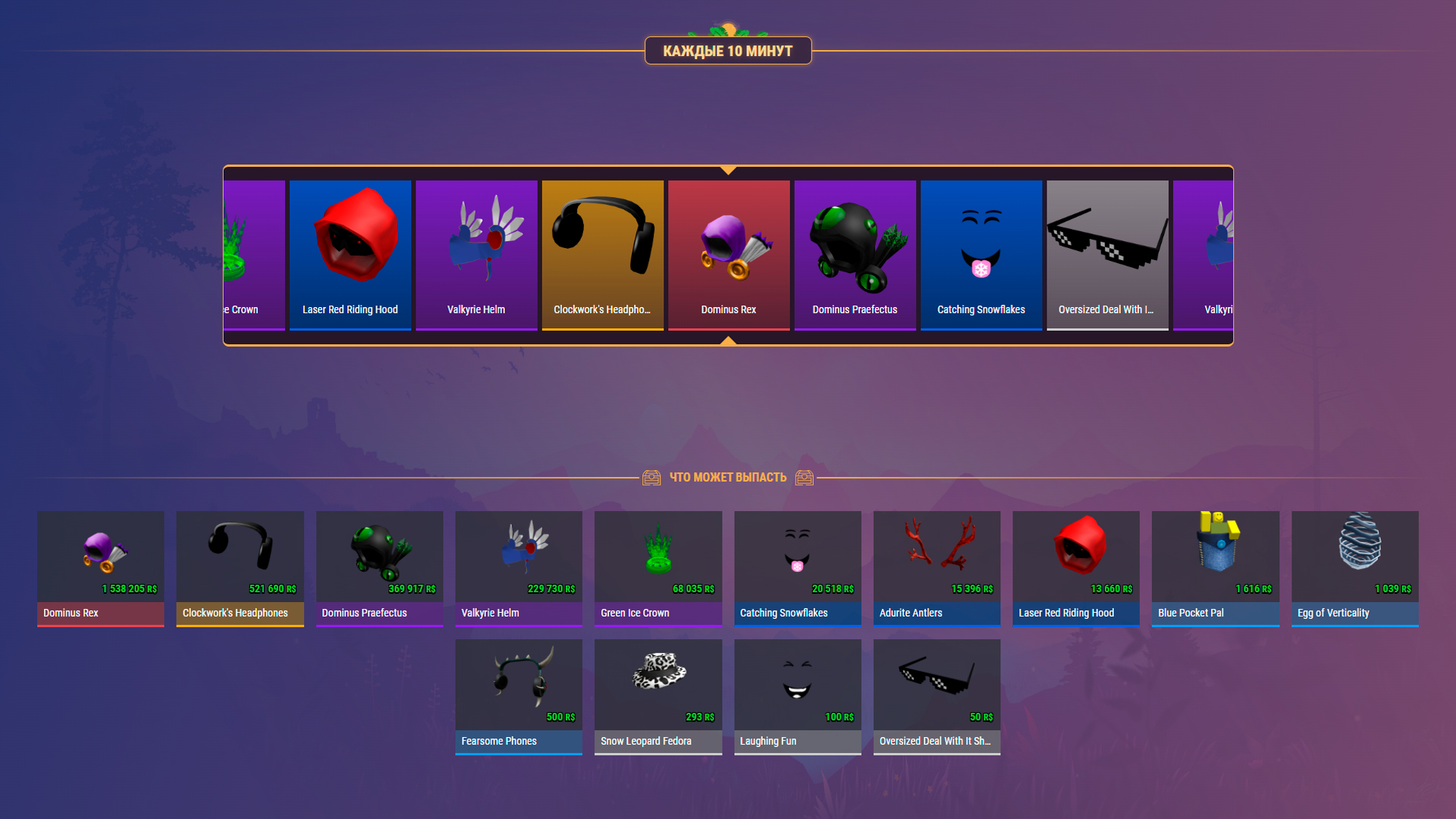1456x819 pixels.
Task: Select the Laughing Fun prize card
Action: click(797, 697)
